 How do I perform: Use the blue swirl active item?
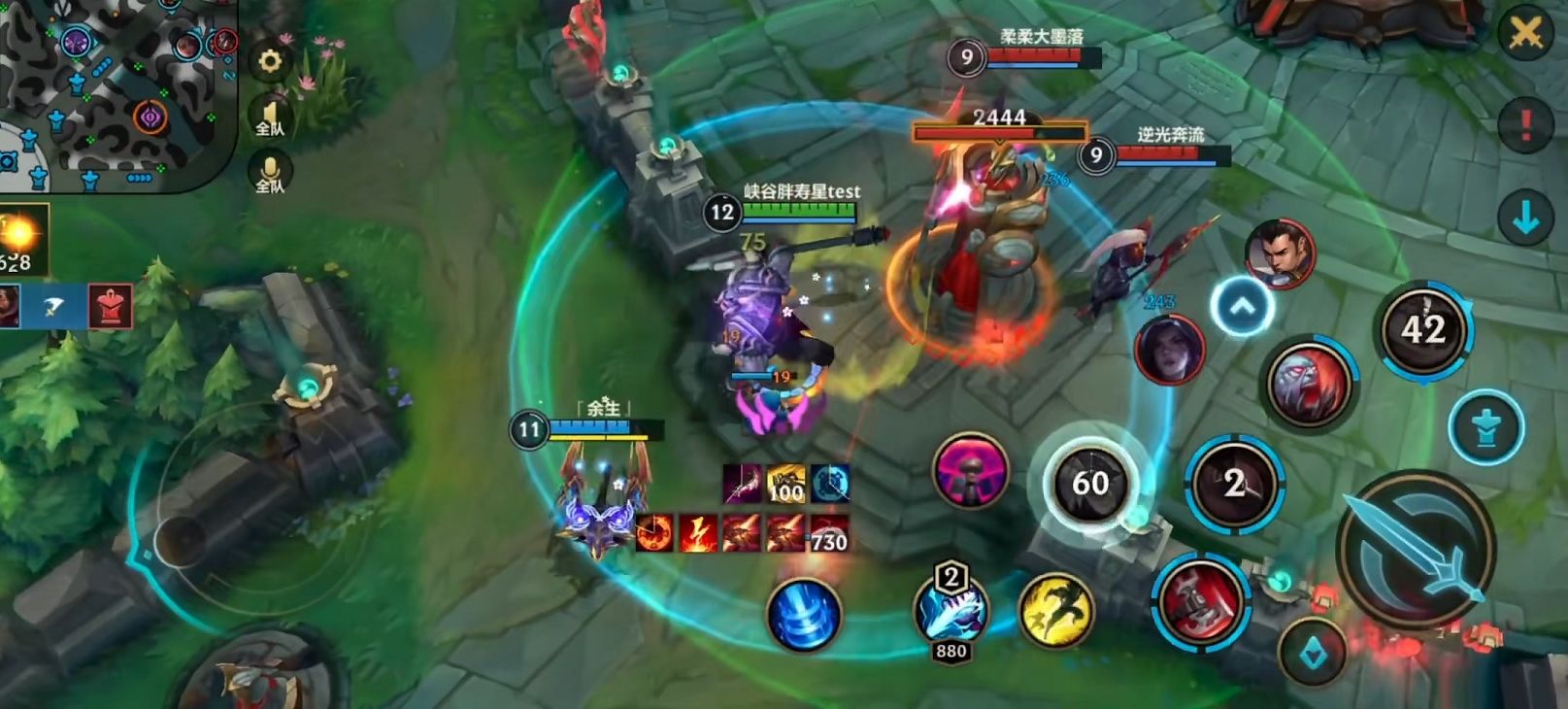pos(803,614)
